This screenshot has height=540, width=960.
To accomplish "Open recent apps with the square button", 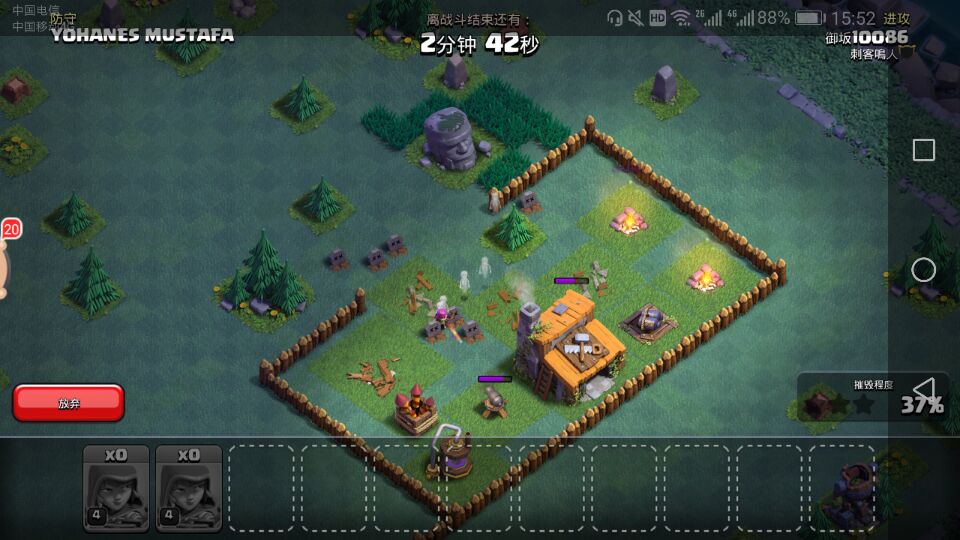I will tap(924, 150).
